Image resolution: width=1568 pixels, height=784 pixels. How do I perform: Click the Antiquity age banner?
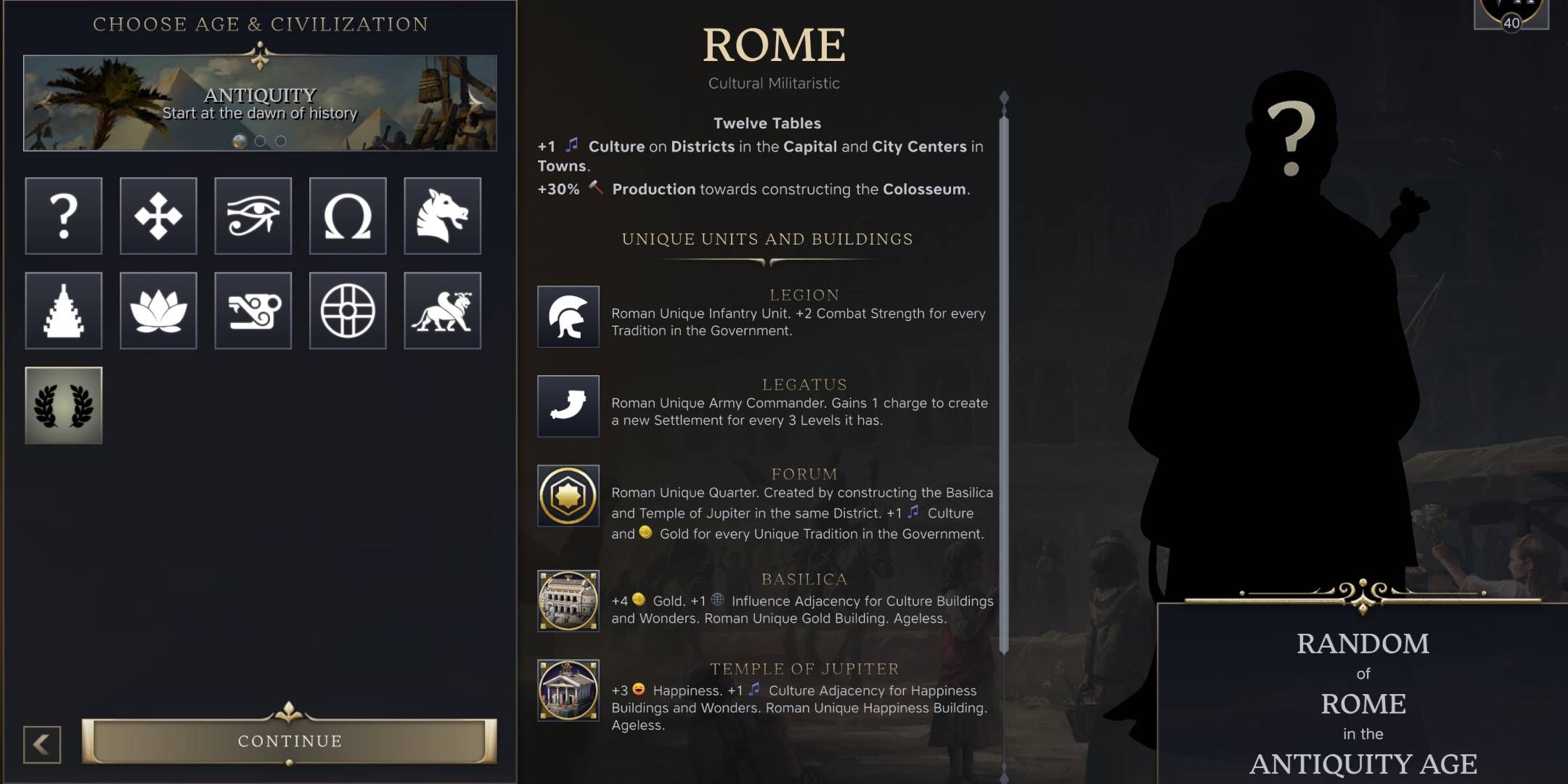point(258,102)
